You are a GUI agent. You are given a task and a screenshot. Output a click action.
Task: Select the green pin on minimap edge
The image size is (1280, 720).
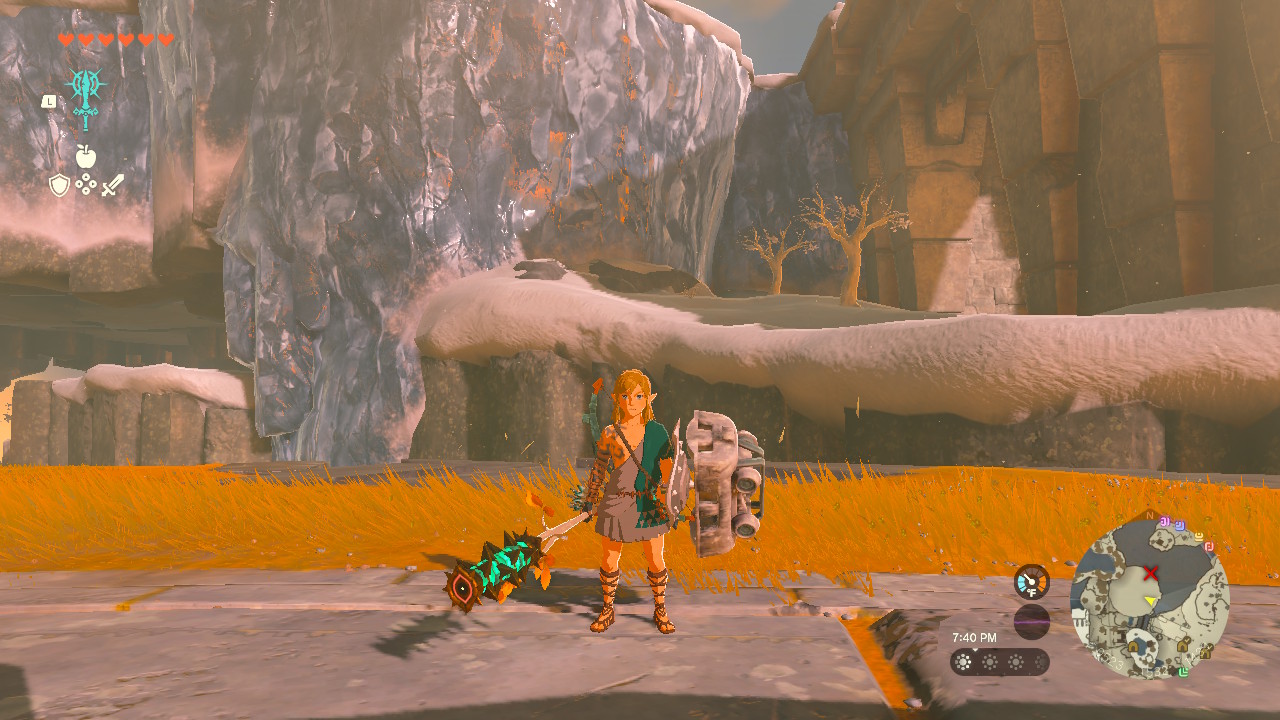(1183, 671)
